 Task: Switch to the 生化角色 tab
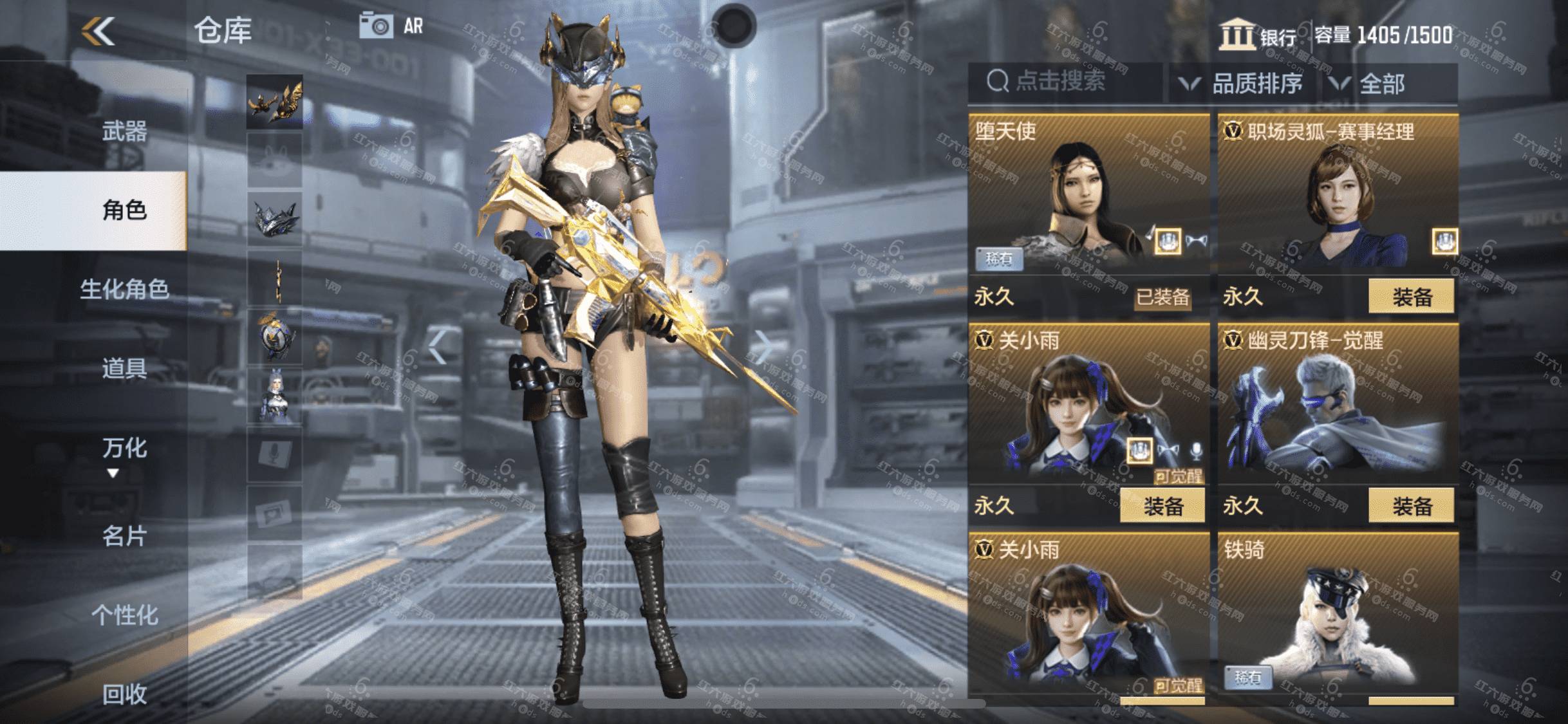pyautogui.click(x=124, y=289)
